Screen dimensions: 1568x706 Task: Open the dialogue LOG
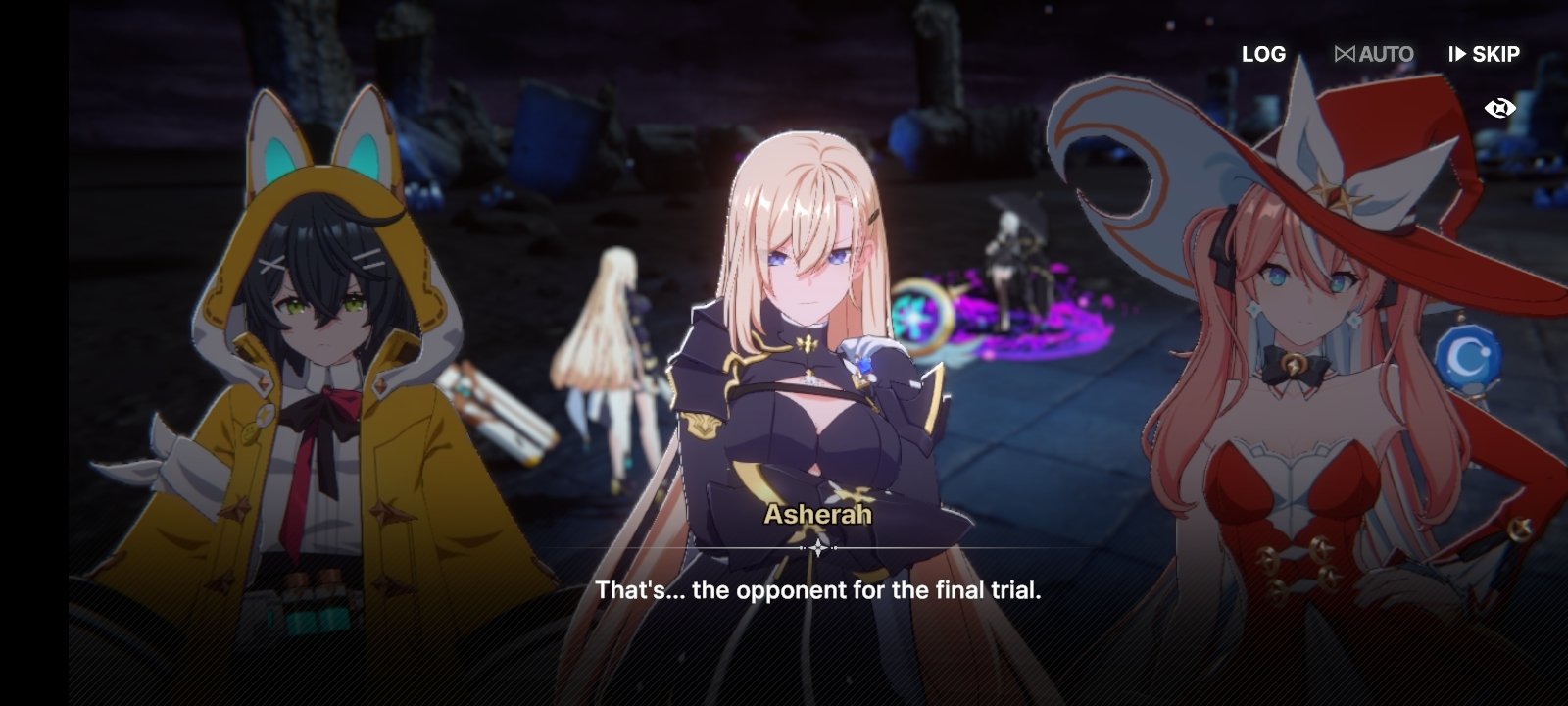[x=1263, y=55]
